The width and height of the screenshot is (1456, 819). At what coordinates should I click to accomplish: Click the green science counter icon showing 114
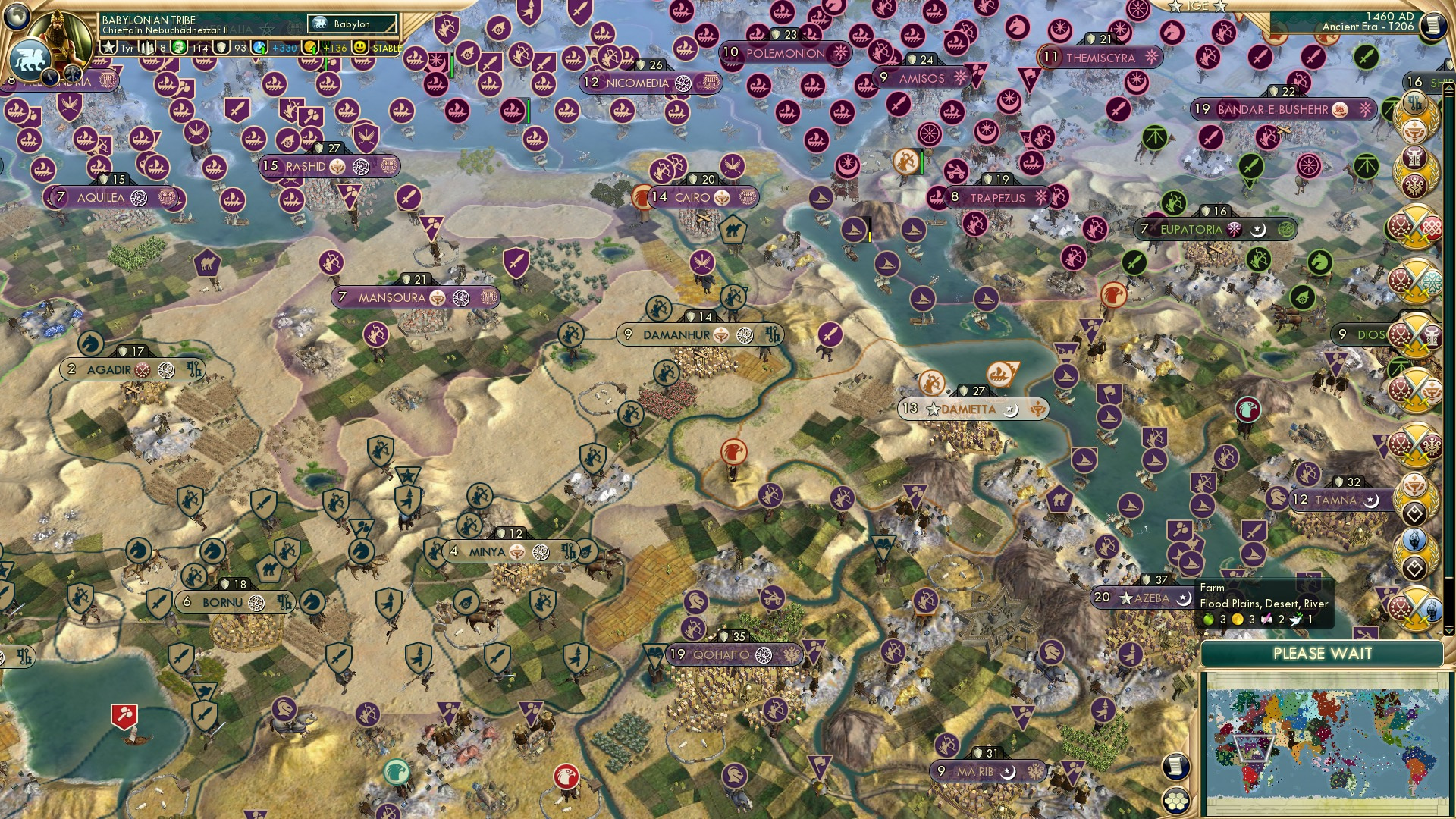coord(178,47)
